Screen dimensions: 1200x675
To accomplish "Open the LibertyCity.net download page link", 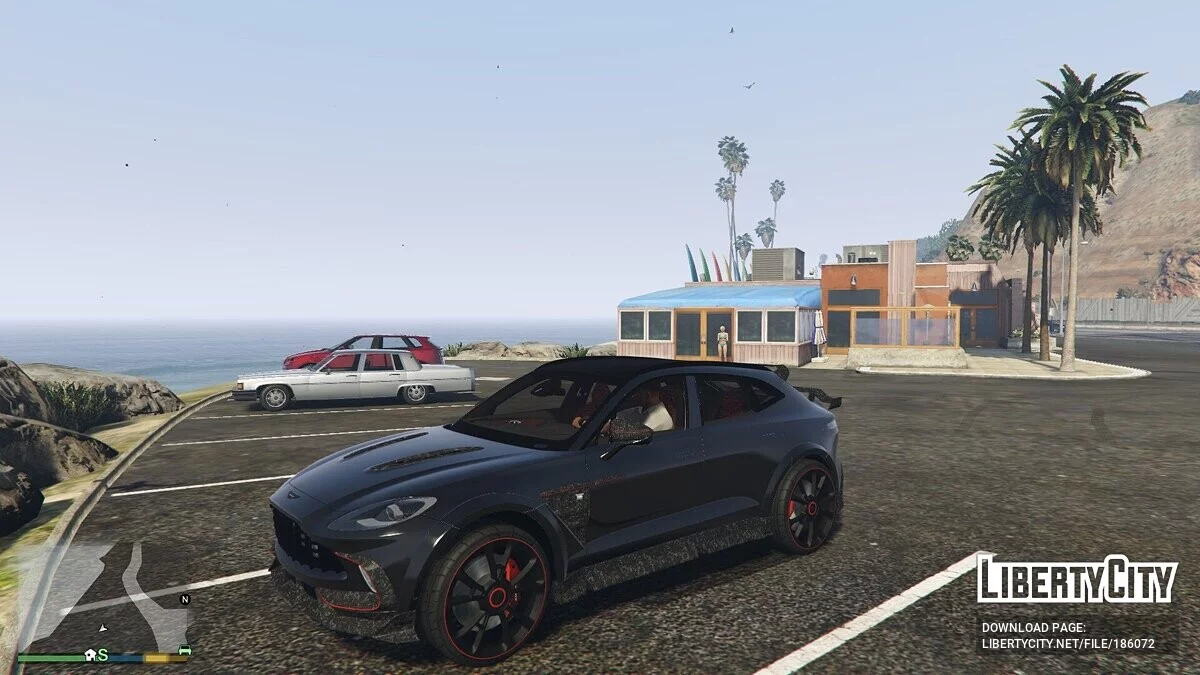I will point(1068,644).
